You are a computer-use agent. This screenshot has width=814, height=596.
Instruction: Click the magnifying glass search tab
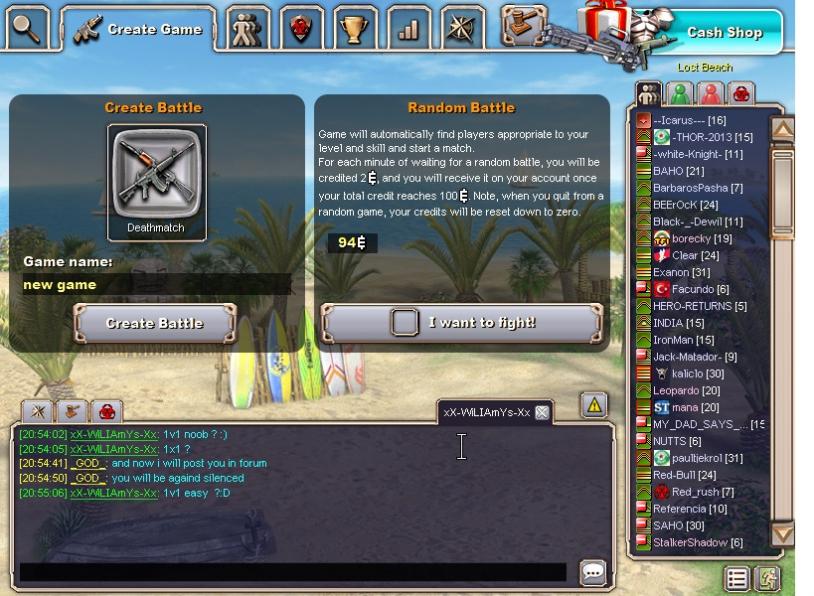pos(27,29)
